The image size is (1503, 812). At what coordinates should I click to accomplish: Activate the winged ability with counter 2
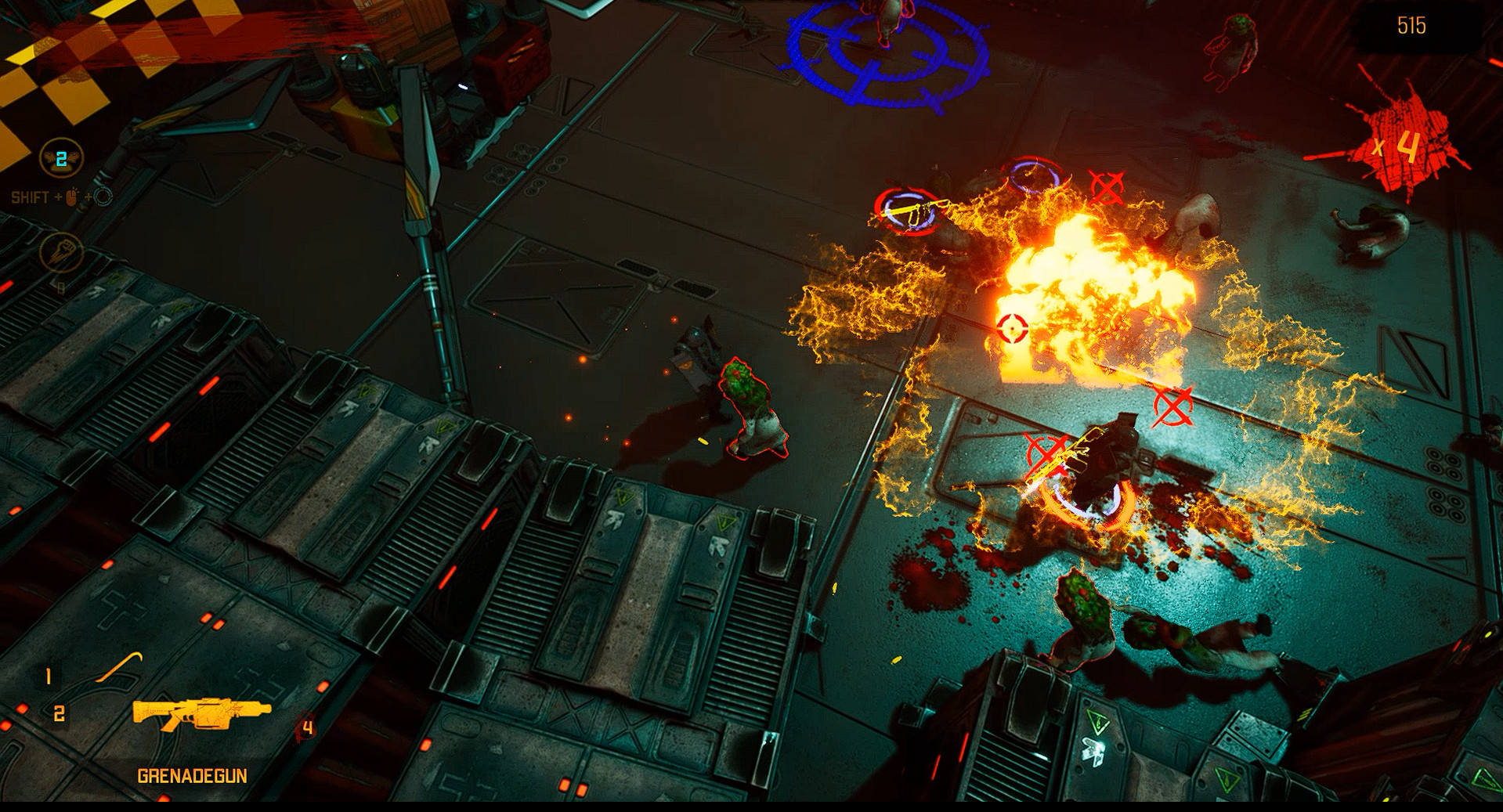61,159
